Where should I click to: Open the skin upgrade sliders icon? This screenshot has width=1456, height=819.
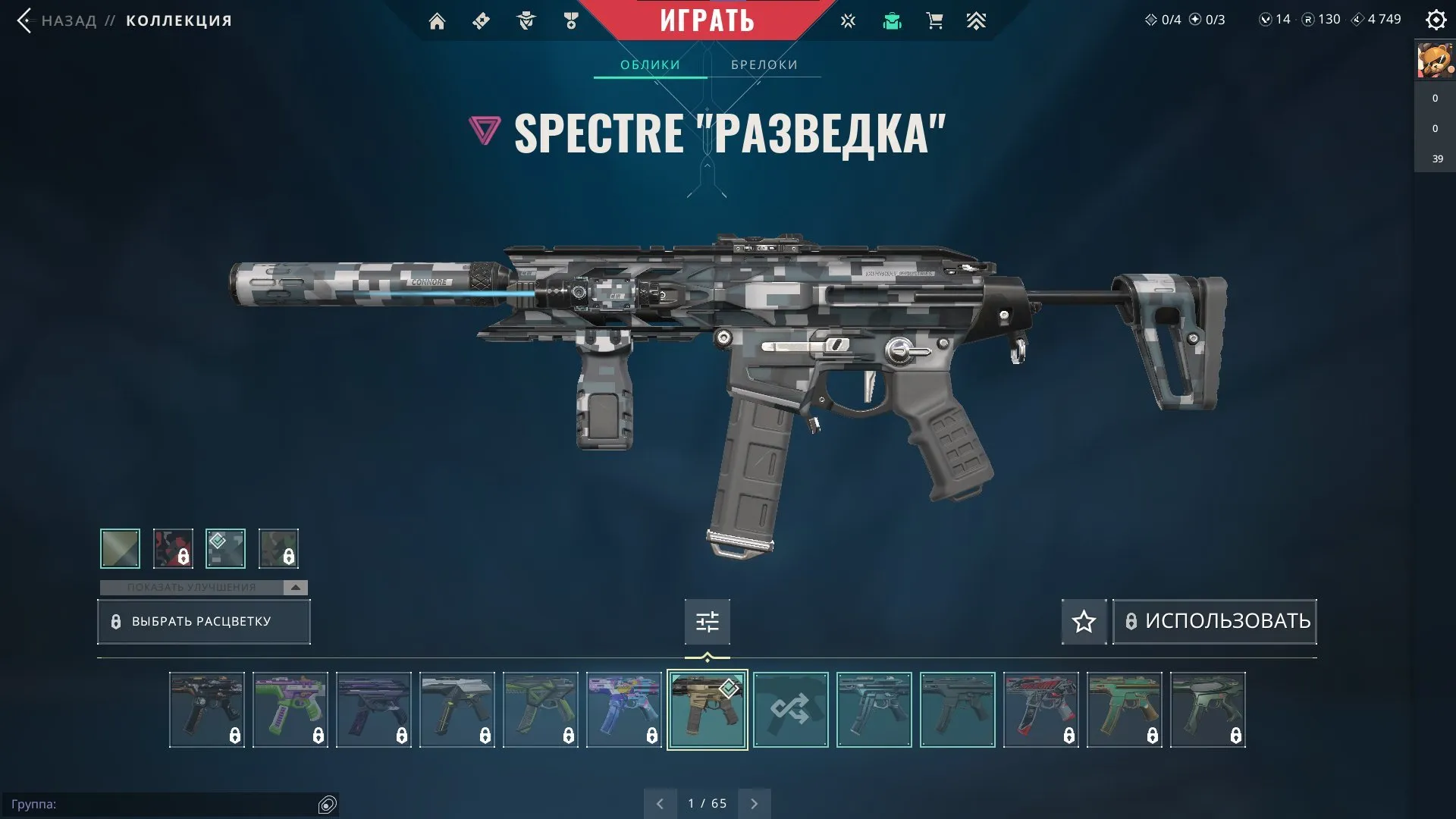click(x=706, y=621)
